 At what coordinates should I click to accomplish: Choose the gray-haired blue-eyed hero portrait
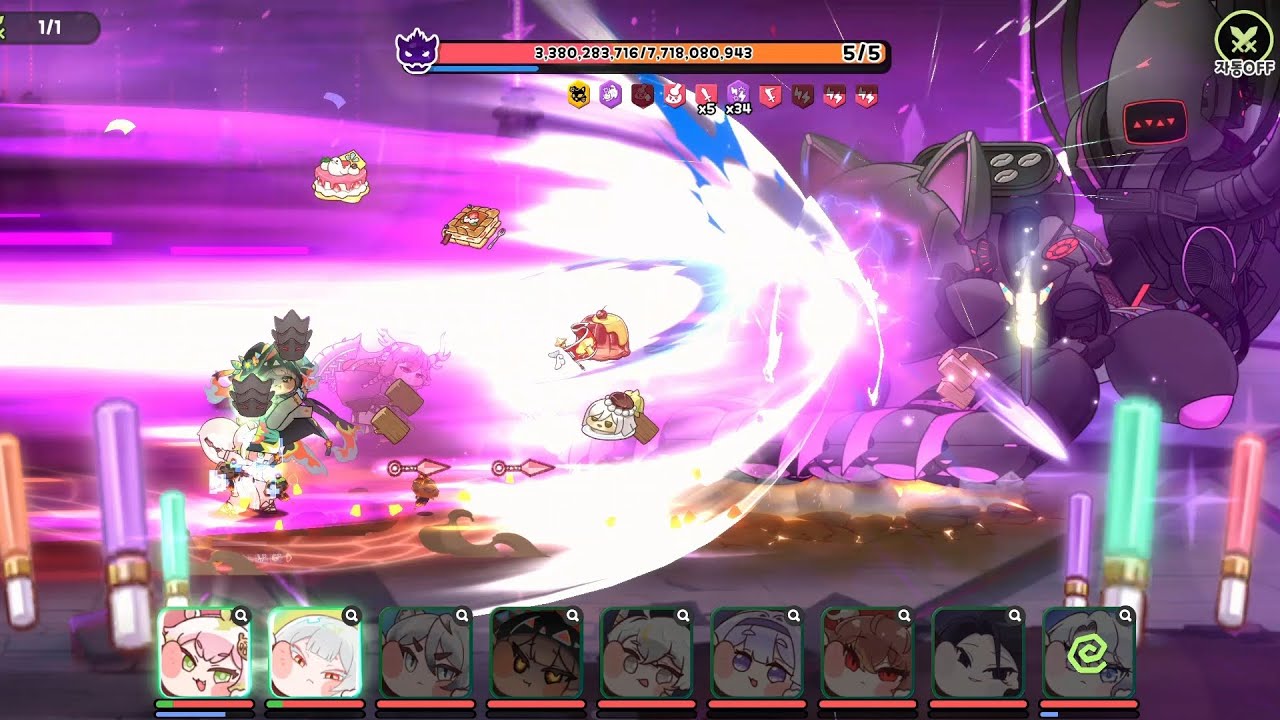click(x=425, y=654)
